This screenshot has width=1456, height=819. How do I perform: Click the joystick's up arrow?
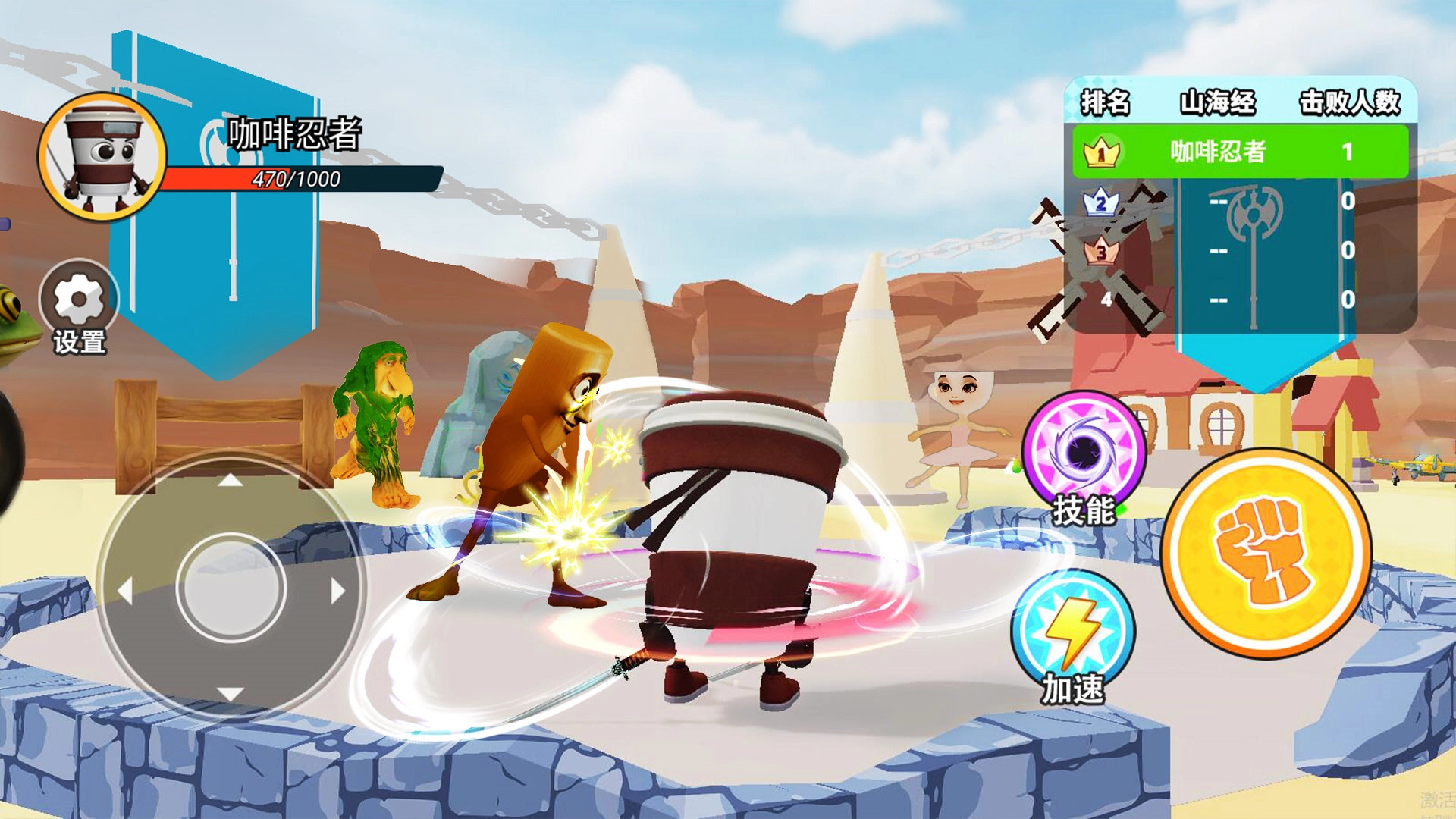tap(231, 481)
